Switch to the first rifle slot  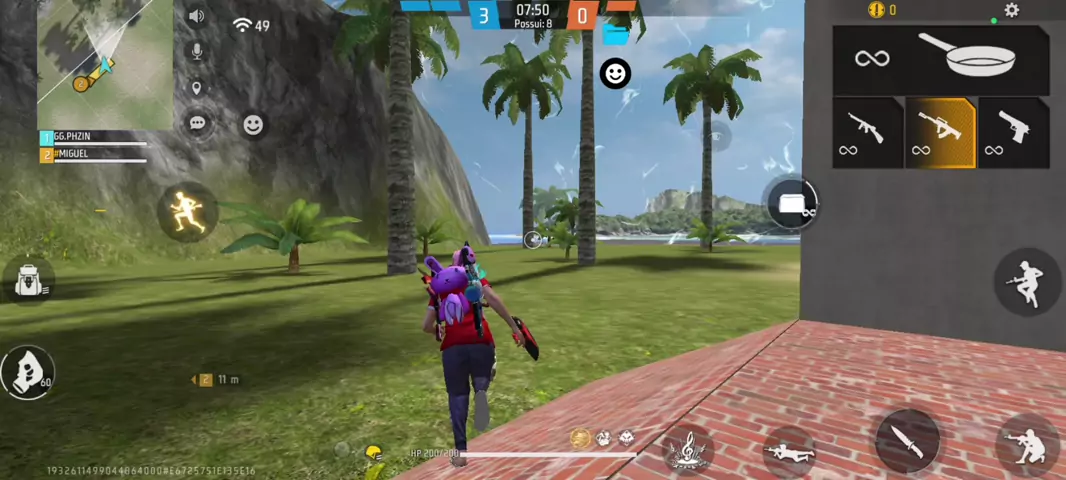[867, 132]
